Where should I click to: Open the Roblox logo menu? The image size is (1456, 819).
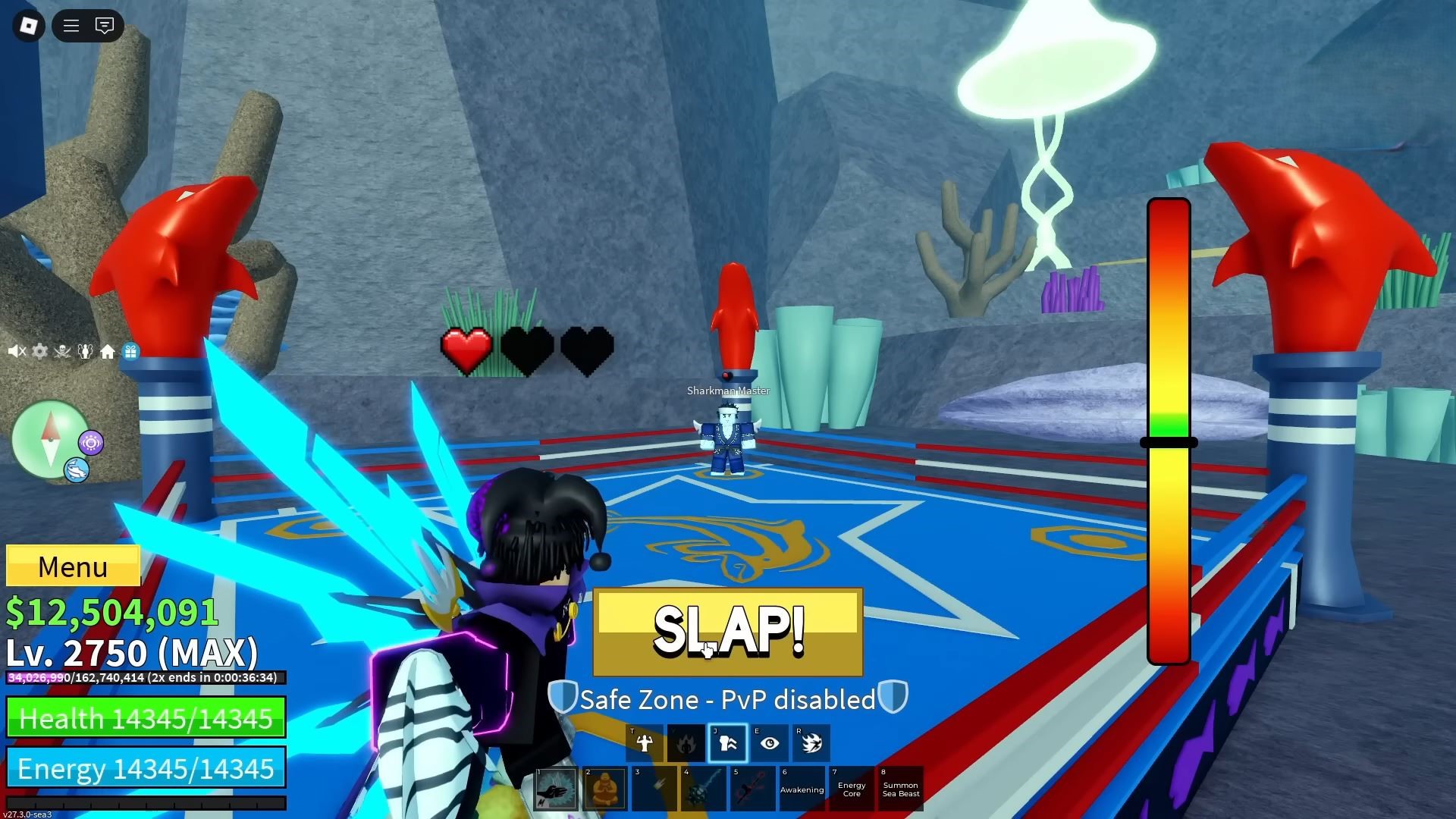coord(29,26)
